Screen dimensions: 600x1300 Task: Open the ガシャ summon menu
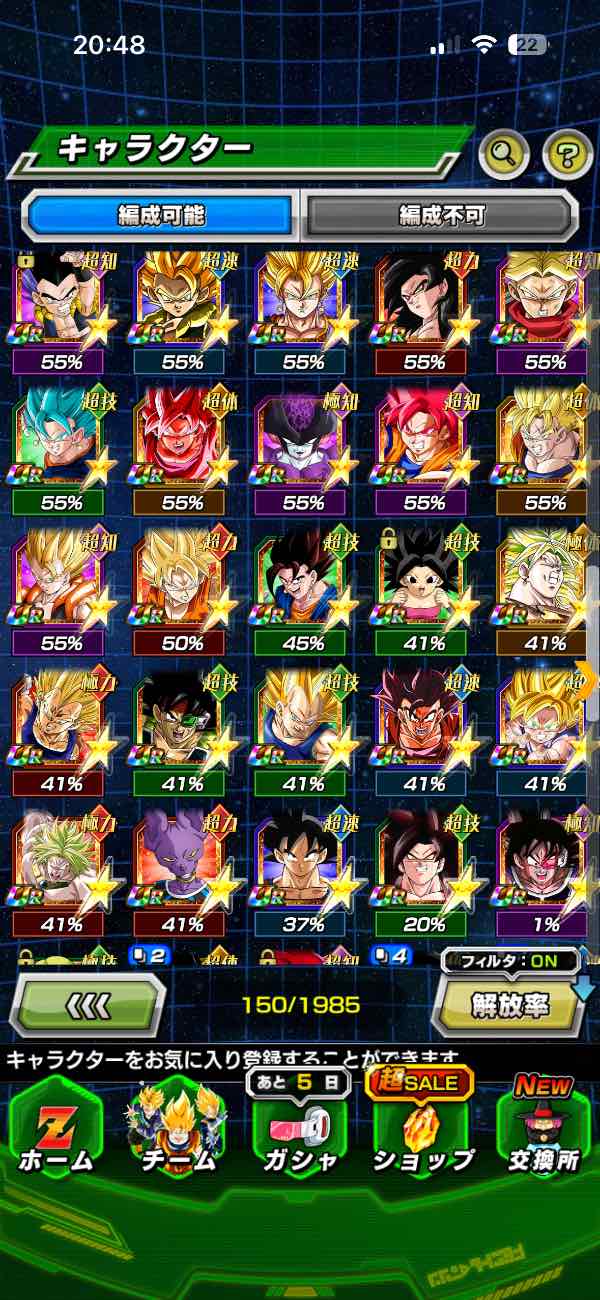pos(298,1128)
